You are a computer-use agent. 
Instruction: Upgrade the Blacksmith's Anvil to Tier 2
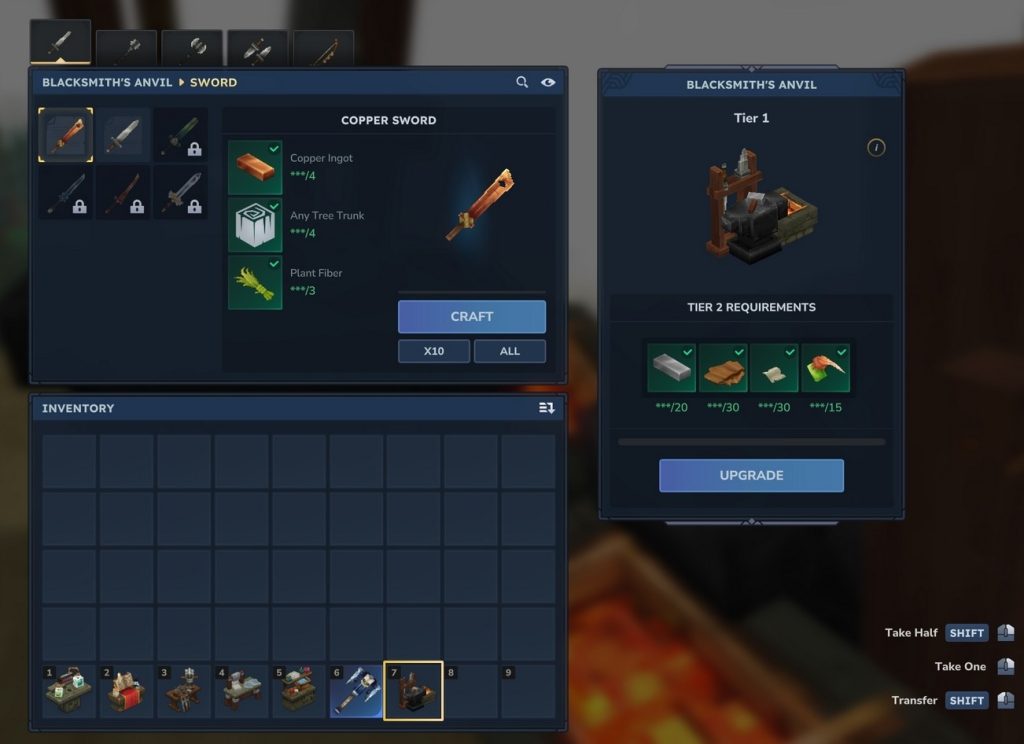tap(751, 475)
